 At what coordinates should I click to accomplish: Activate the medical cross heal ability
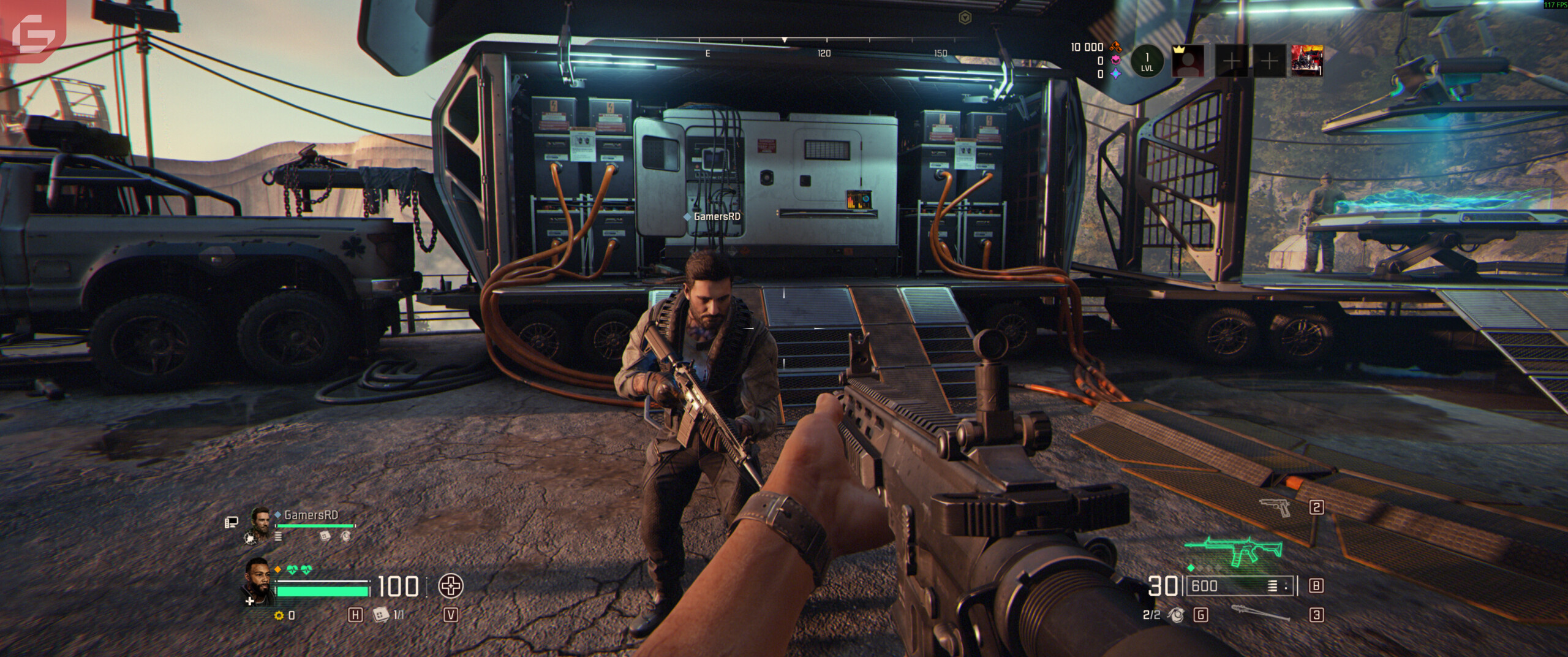pyautogui.click(x=451, y=586)
